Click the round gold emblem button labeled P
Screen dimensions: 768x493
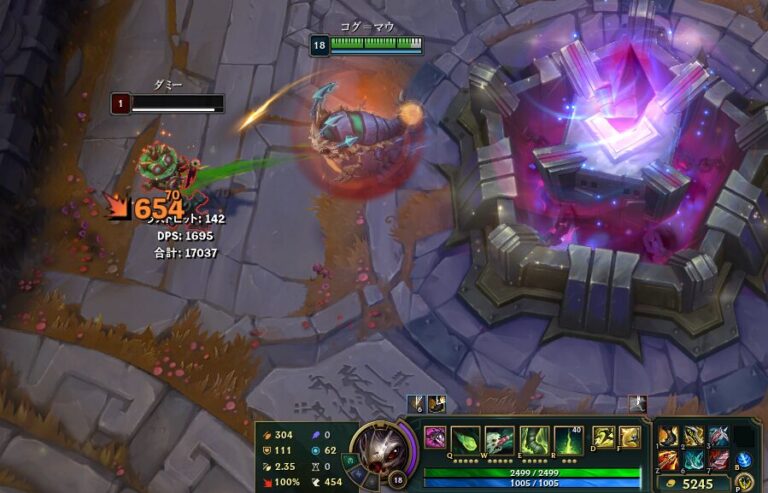tap(744, 483)
